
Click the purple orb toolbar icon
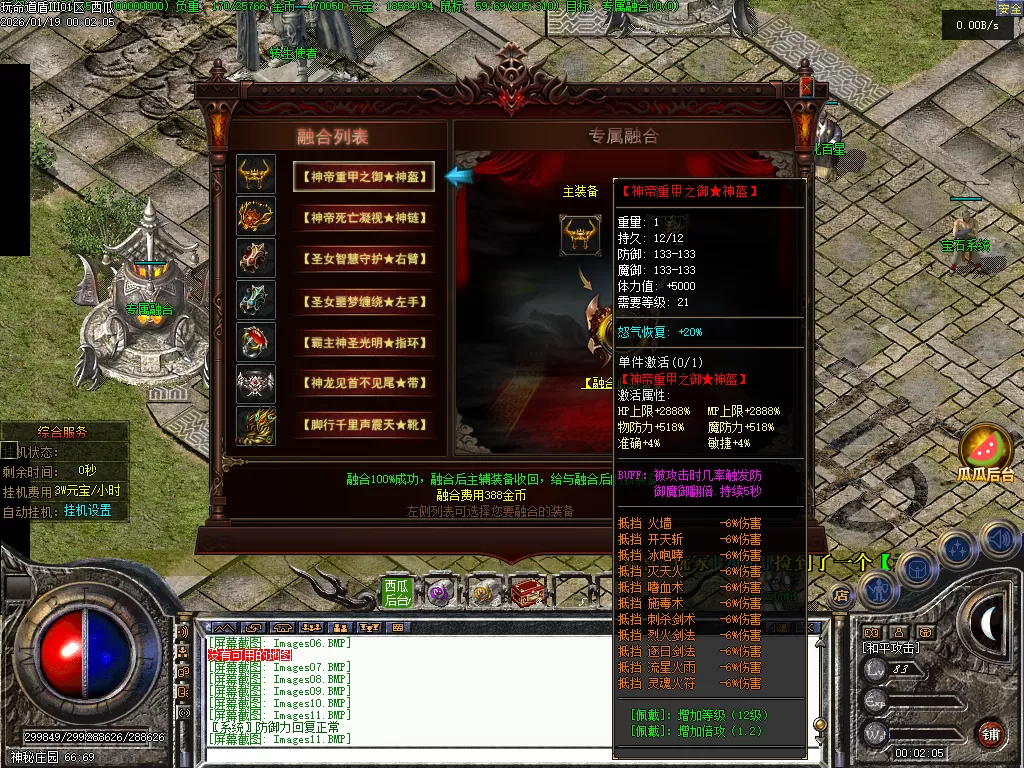(x=440, y=593)
